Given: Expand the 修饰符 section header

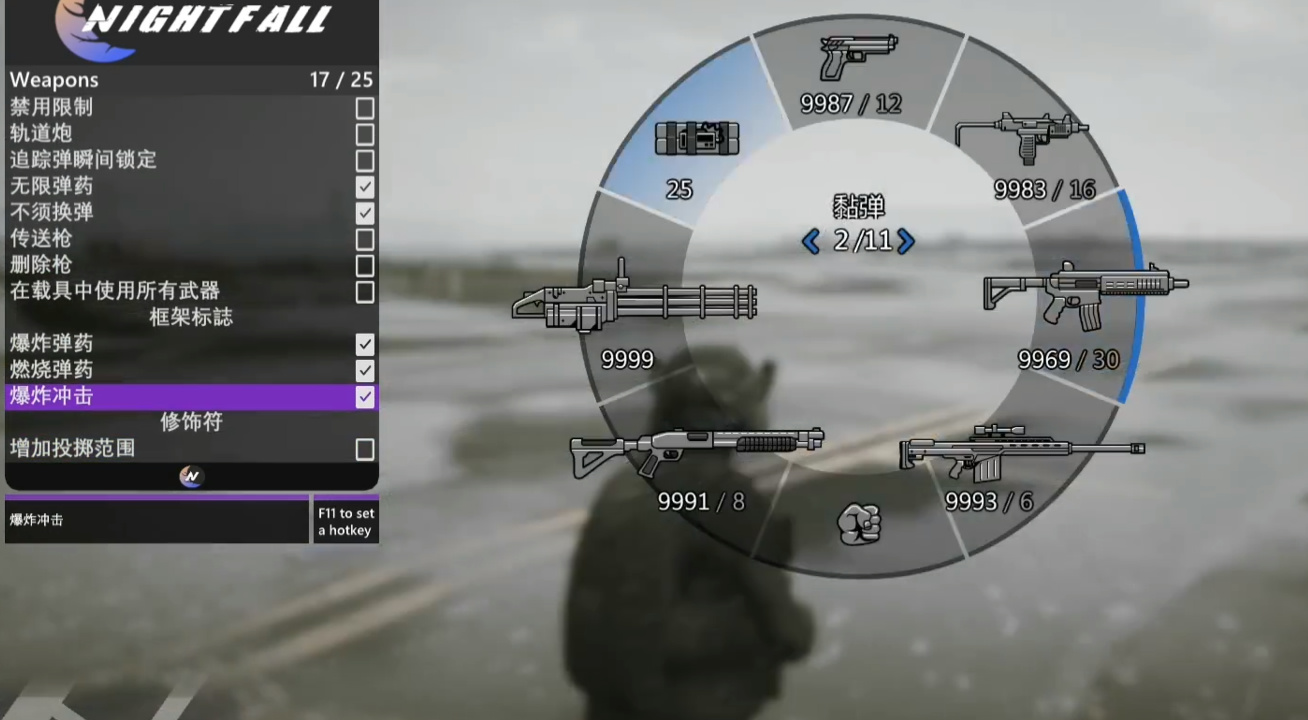Looking at the screenshot, I should click(190, 422).
